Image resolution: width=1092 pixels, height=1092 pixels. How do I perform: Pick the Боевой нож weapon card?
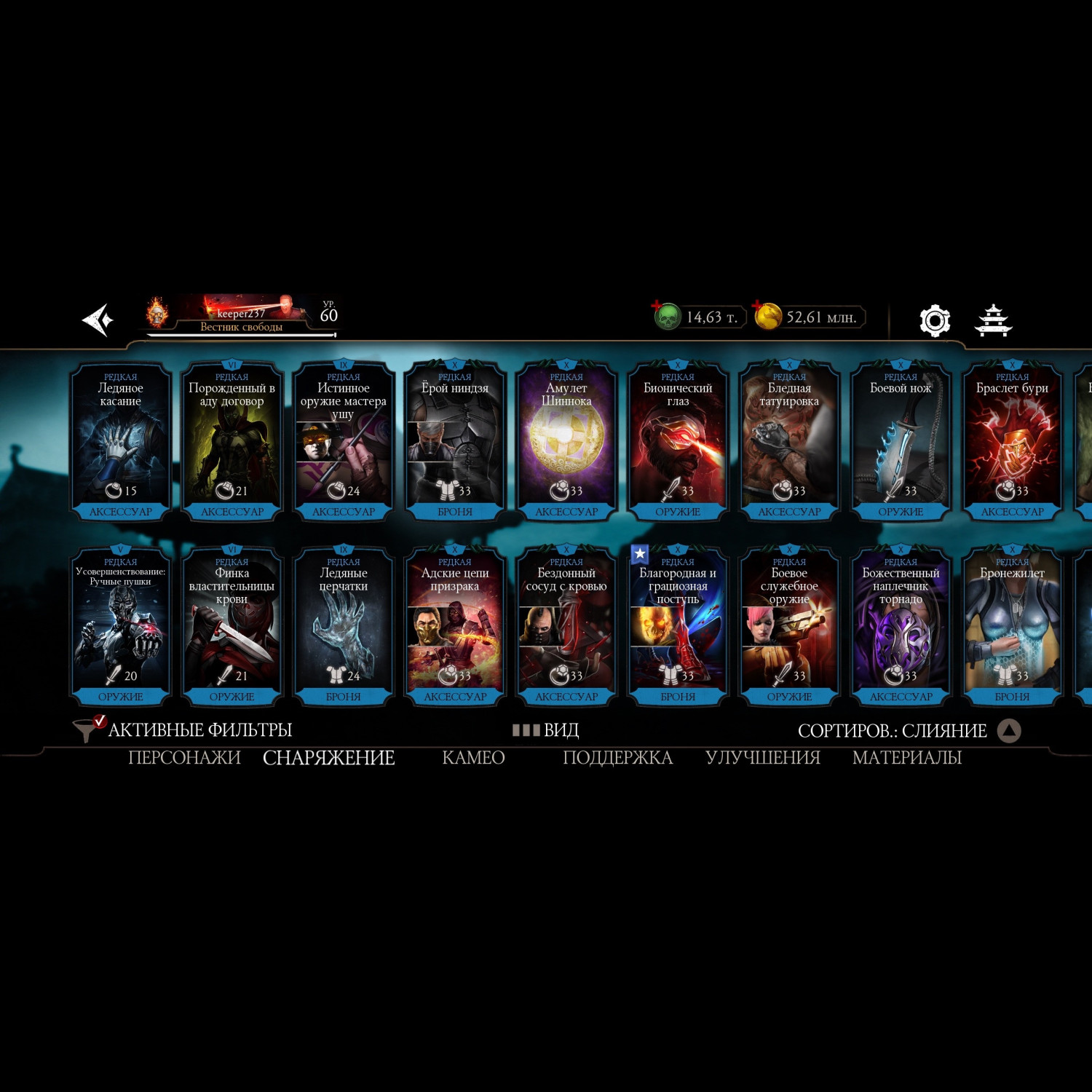click(x=901, y=440)
